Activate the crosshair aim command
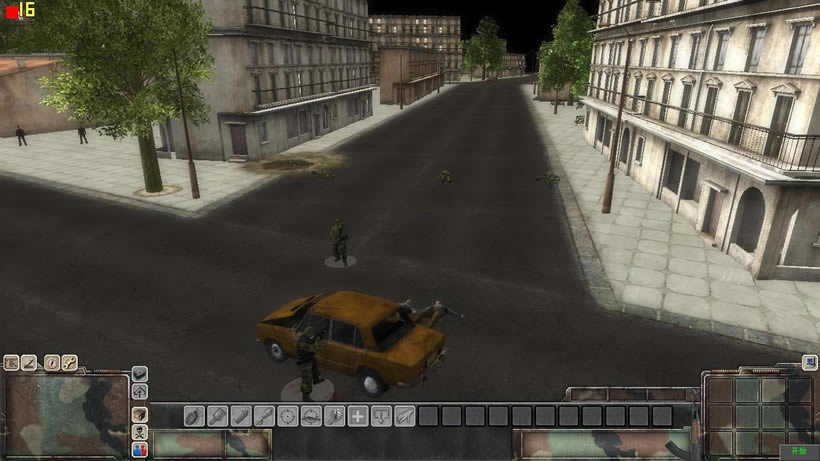The width and height of the screenshot is (820, 461). coord(288,416)
